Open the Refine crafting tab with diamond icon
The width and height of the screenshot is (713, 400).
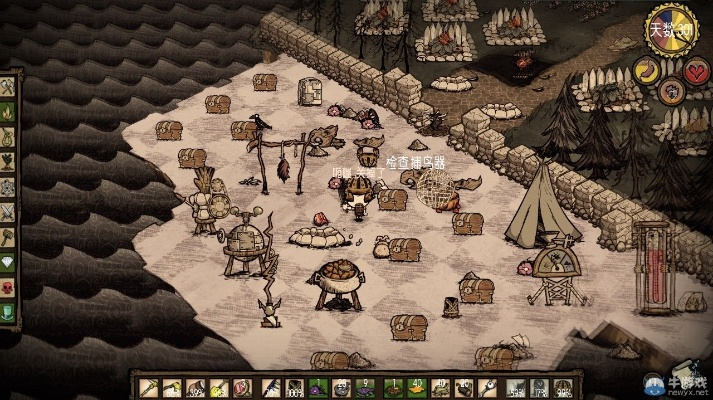(x=8, y=262)
